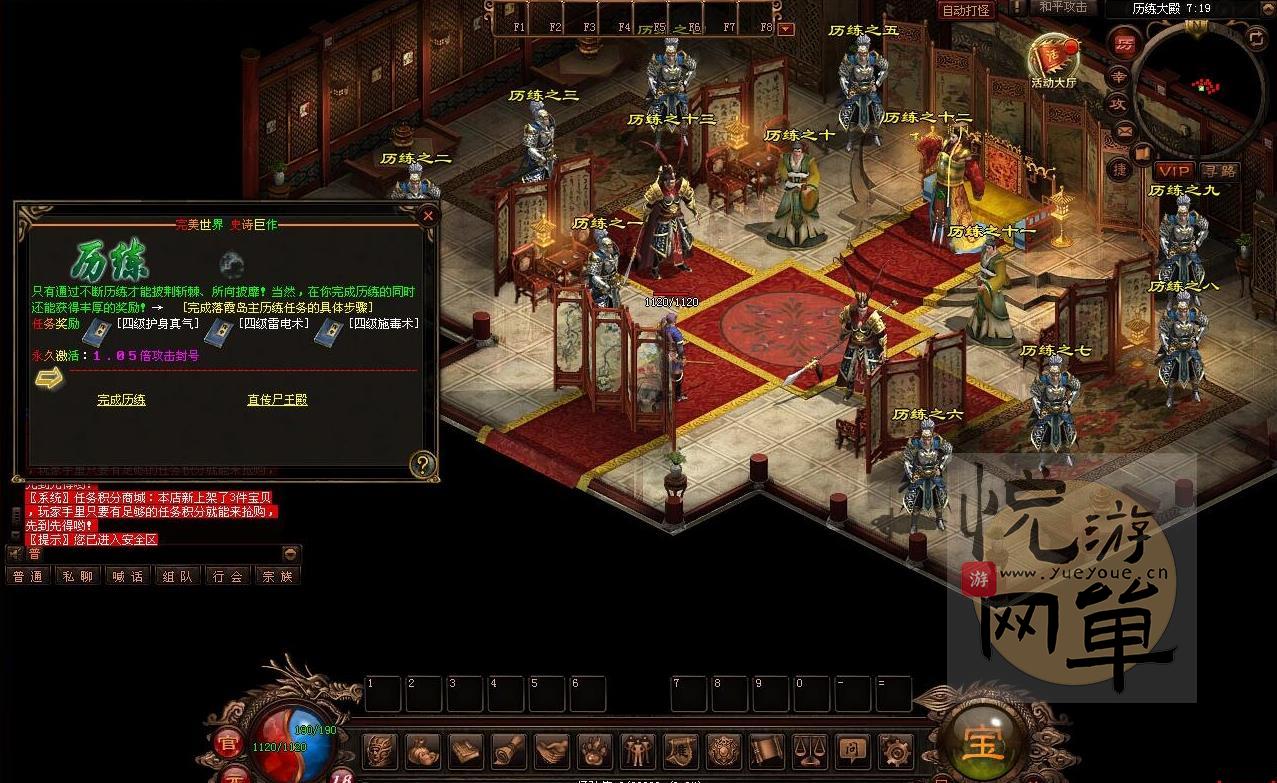The image size is (1277, 783).
Task: Activate the 寻路 pathfinding button
Action: pyautogui.click(x=1219, y=171)
